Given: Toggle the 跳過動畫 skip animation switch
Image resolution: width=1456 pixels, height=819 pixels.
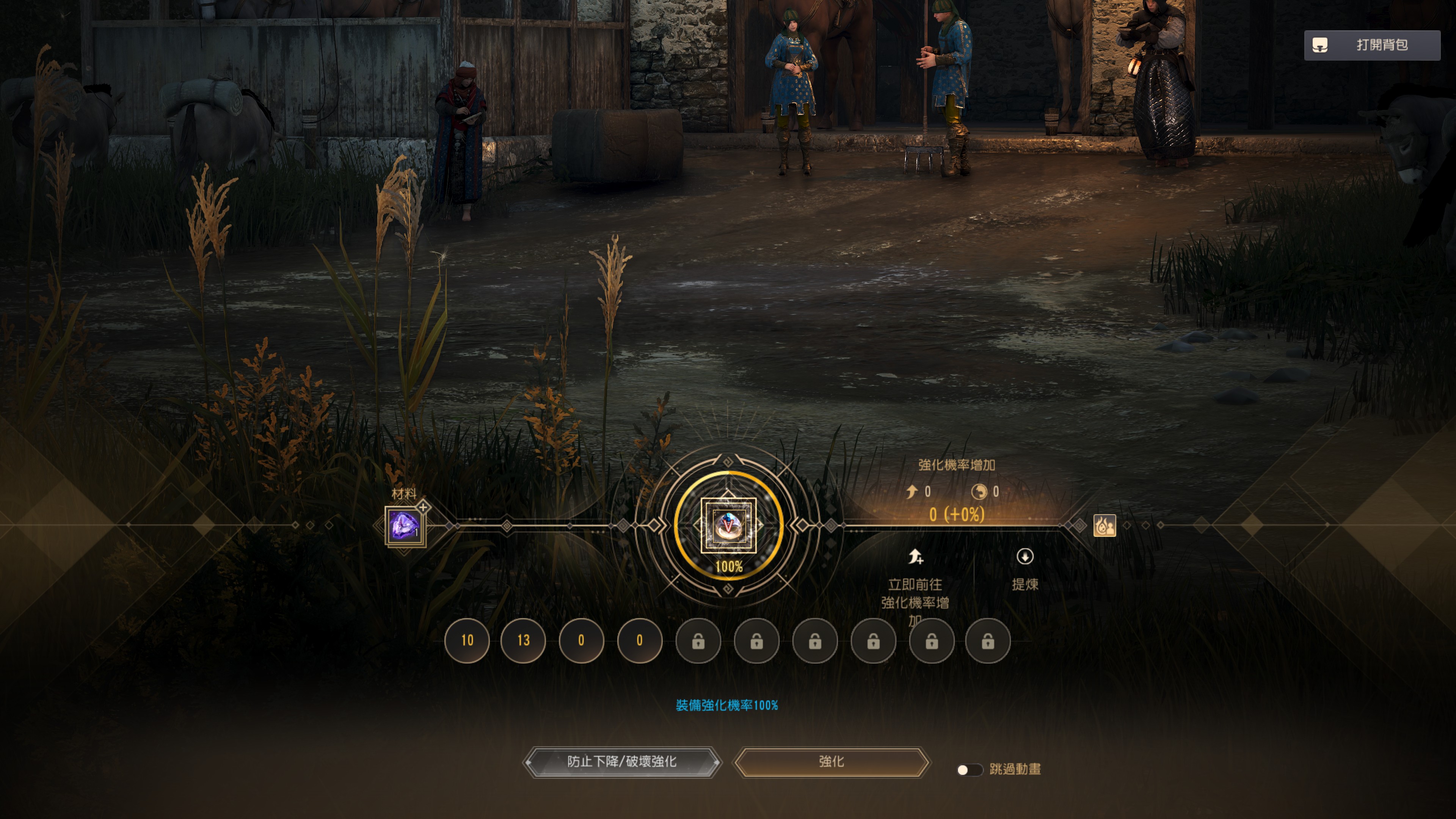Looking at the screenshot, I should pyautogui.click(x=969, y=770).
